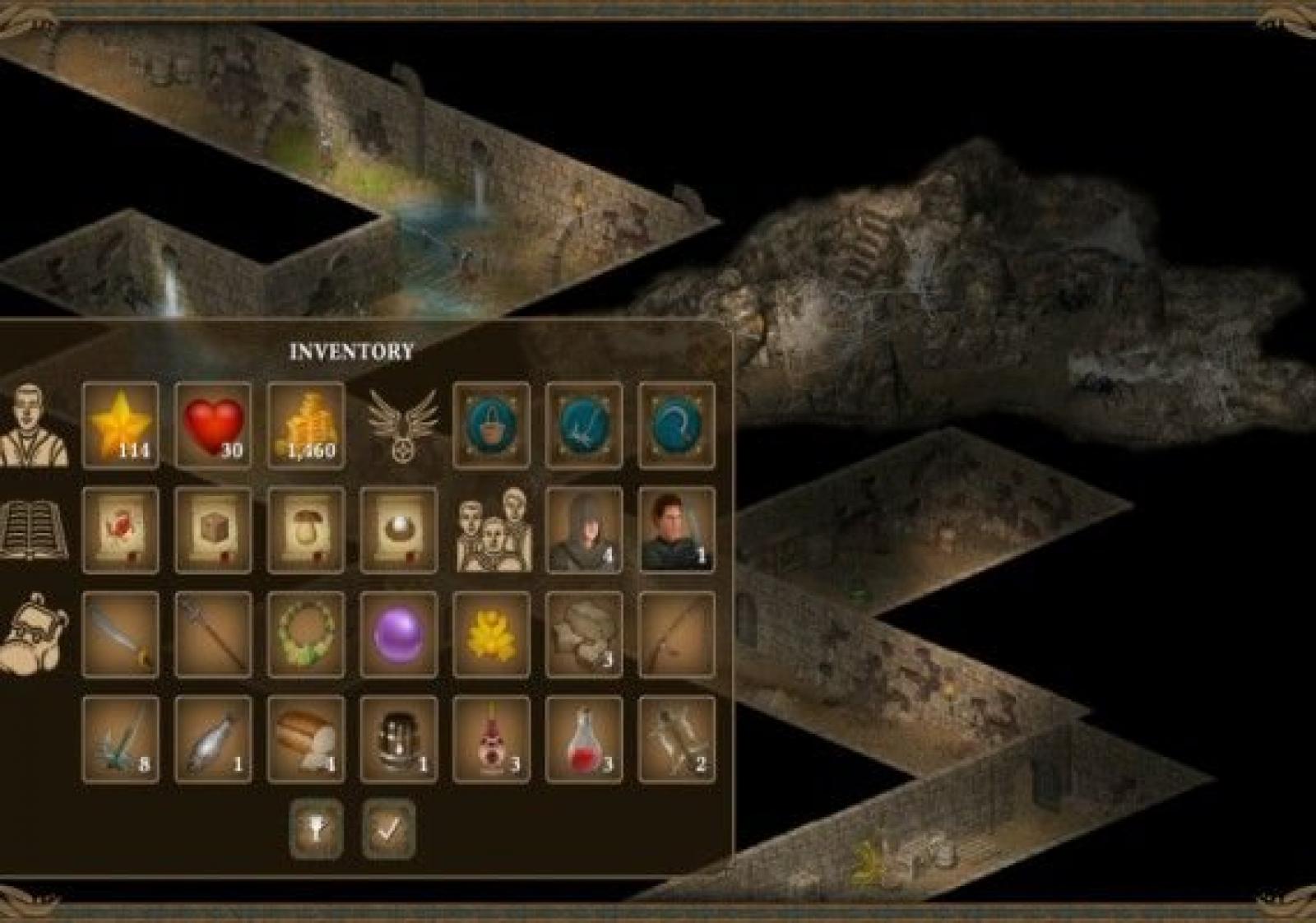1316x923 pixels.
Task: Open the mushroom recipe scroll
Action: (x=305, y=530)
